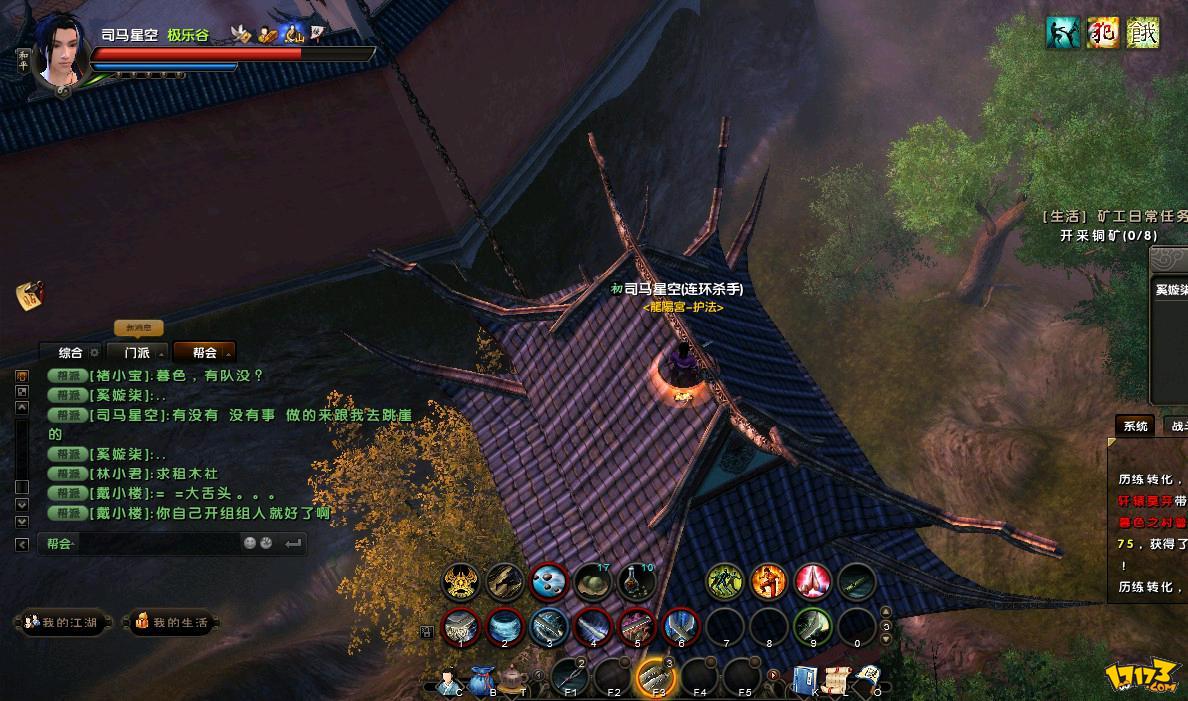Use the potion bottle with count 10
Viewport: 1188px width, 701px height.
click(635, 582)
